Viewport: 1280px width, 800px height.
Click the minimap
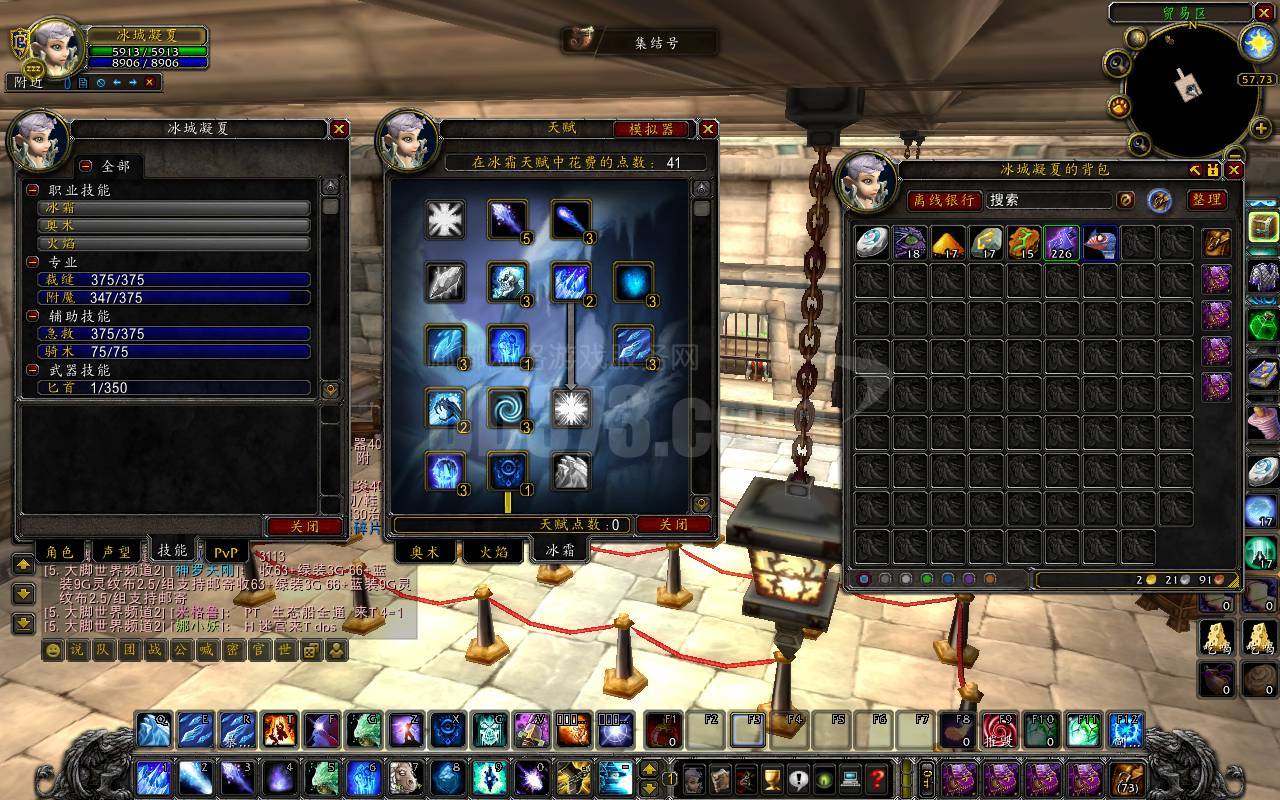pos(1190,90)
